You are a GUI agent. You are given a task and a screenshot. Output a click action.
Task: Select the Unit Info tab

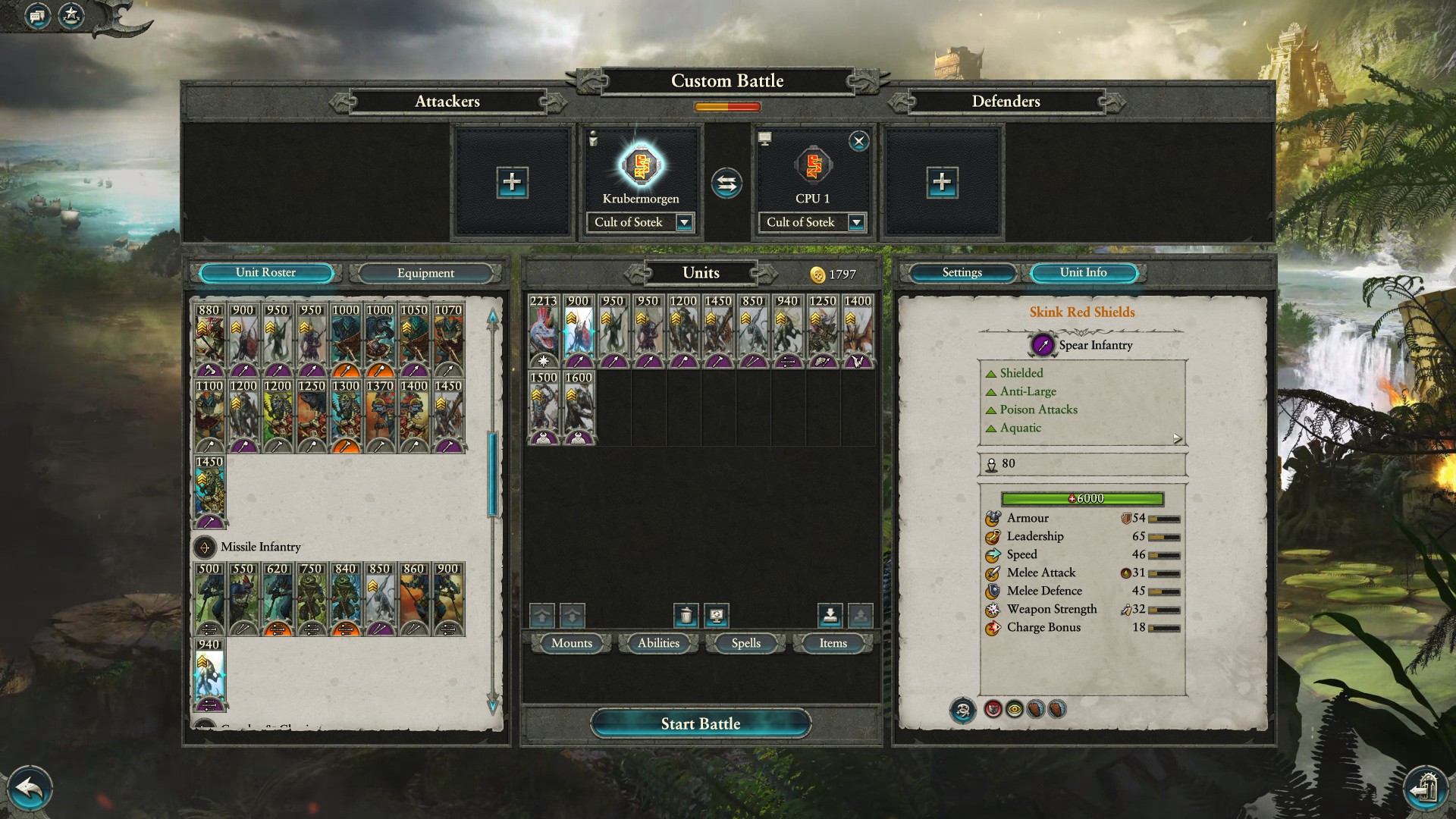(1083, 273)
